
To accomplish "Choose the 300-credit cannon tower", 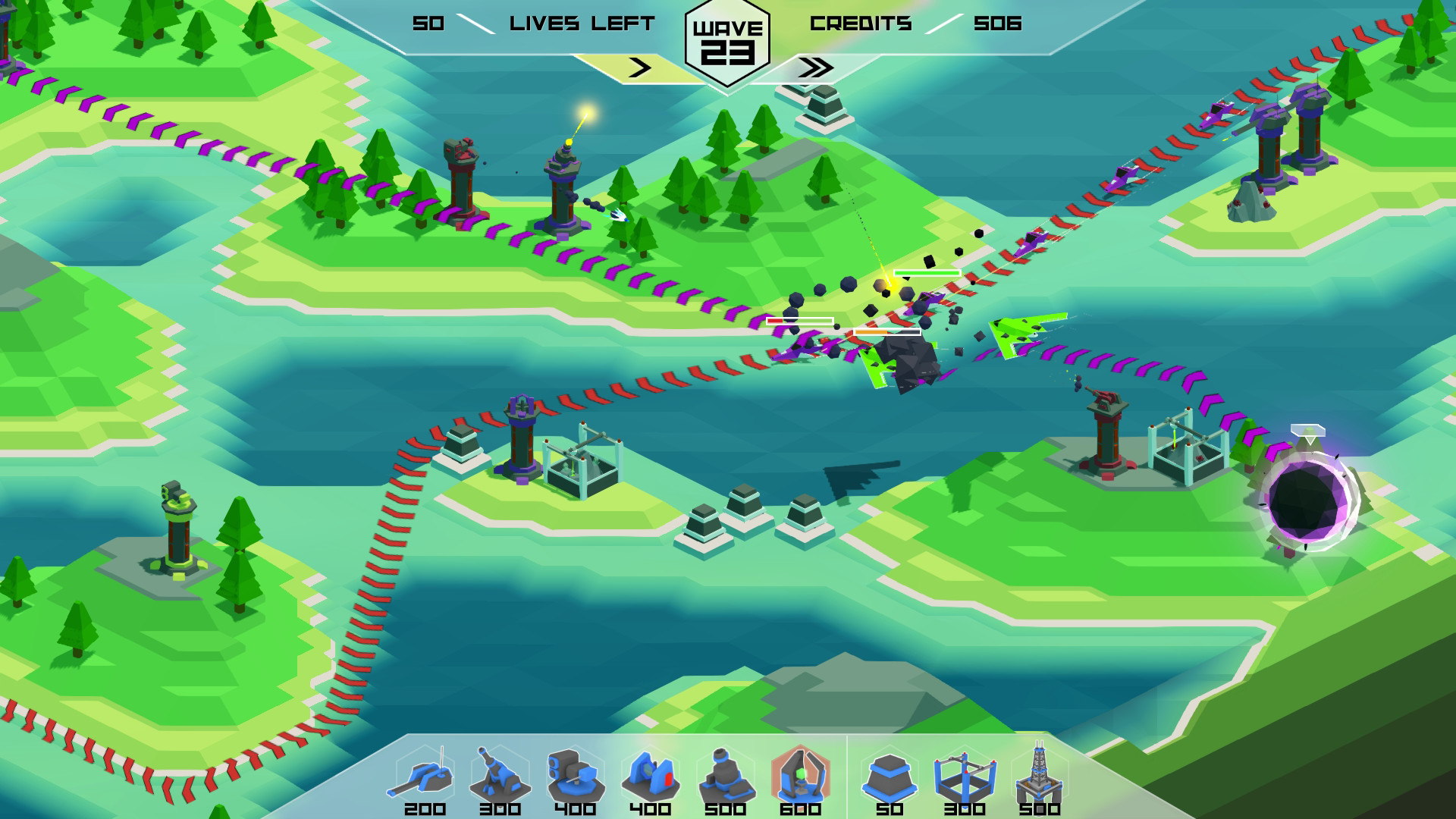I will (x=500, y=777).
